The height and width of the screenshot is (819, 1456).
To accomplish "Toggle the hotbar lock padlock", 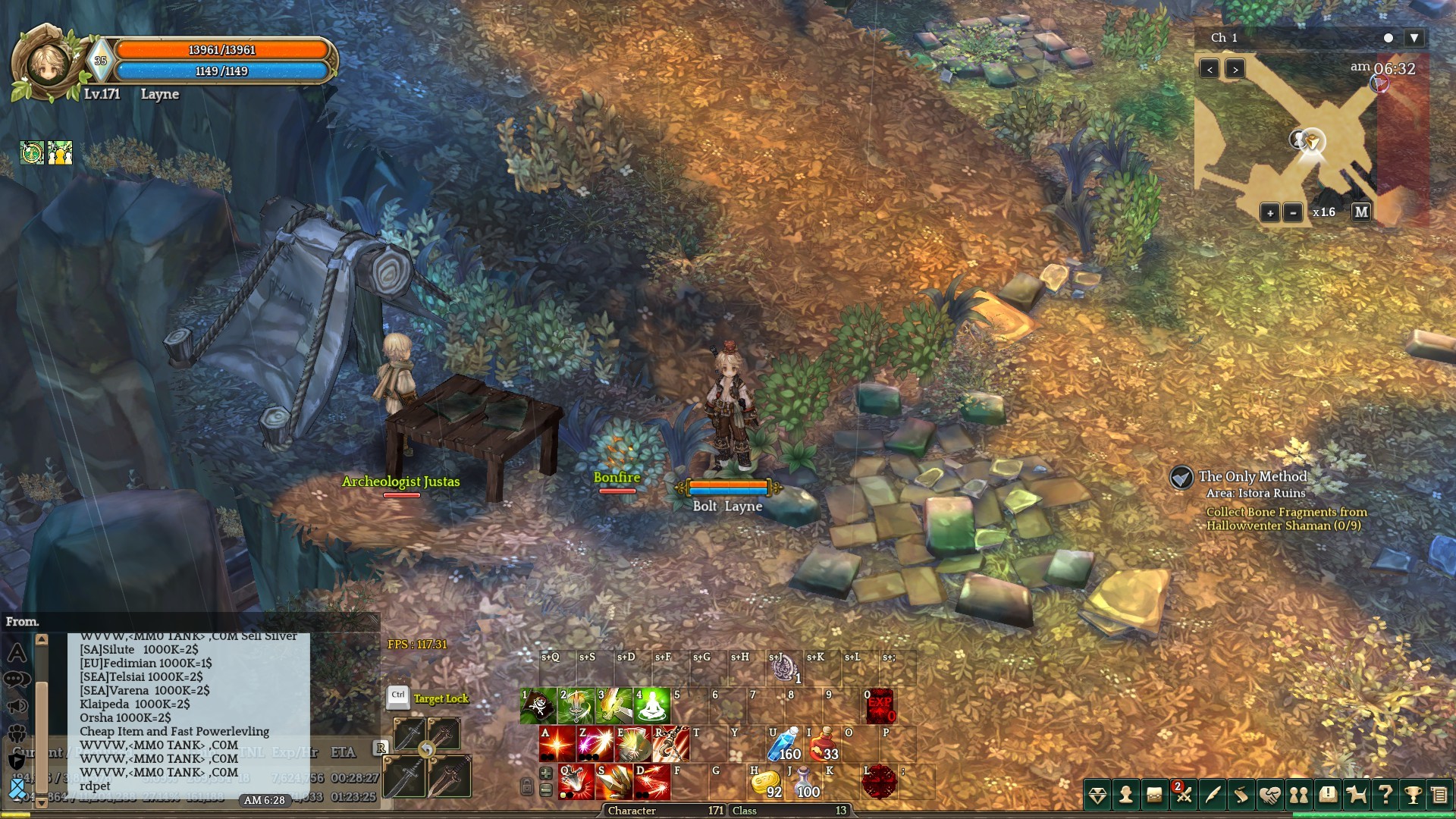I will coord(526,786).
